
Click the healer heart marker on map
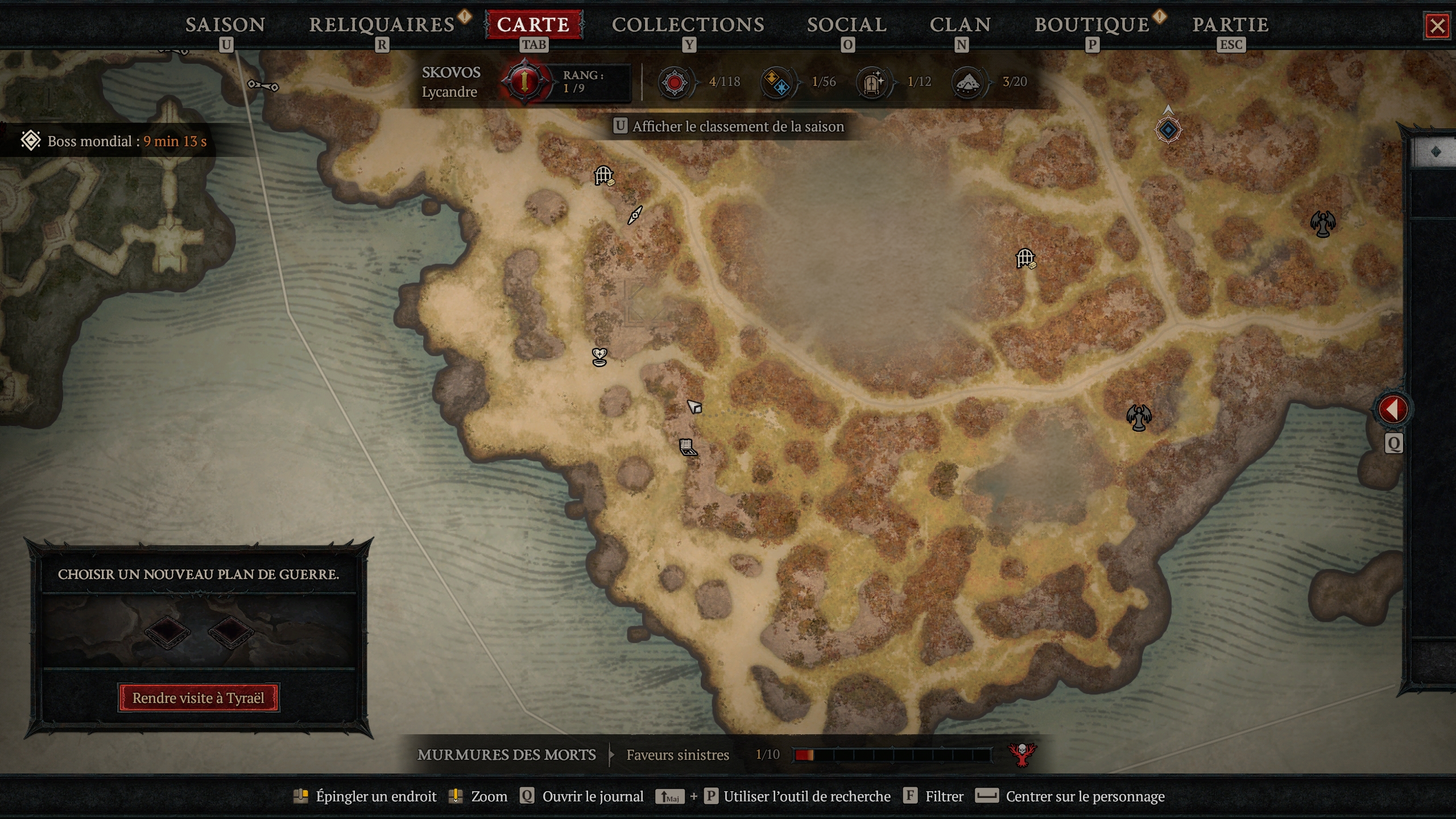[599, 357]
